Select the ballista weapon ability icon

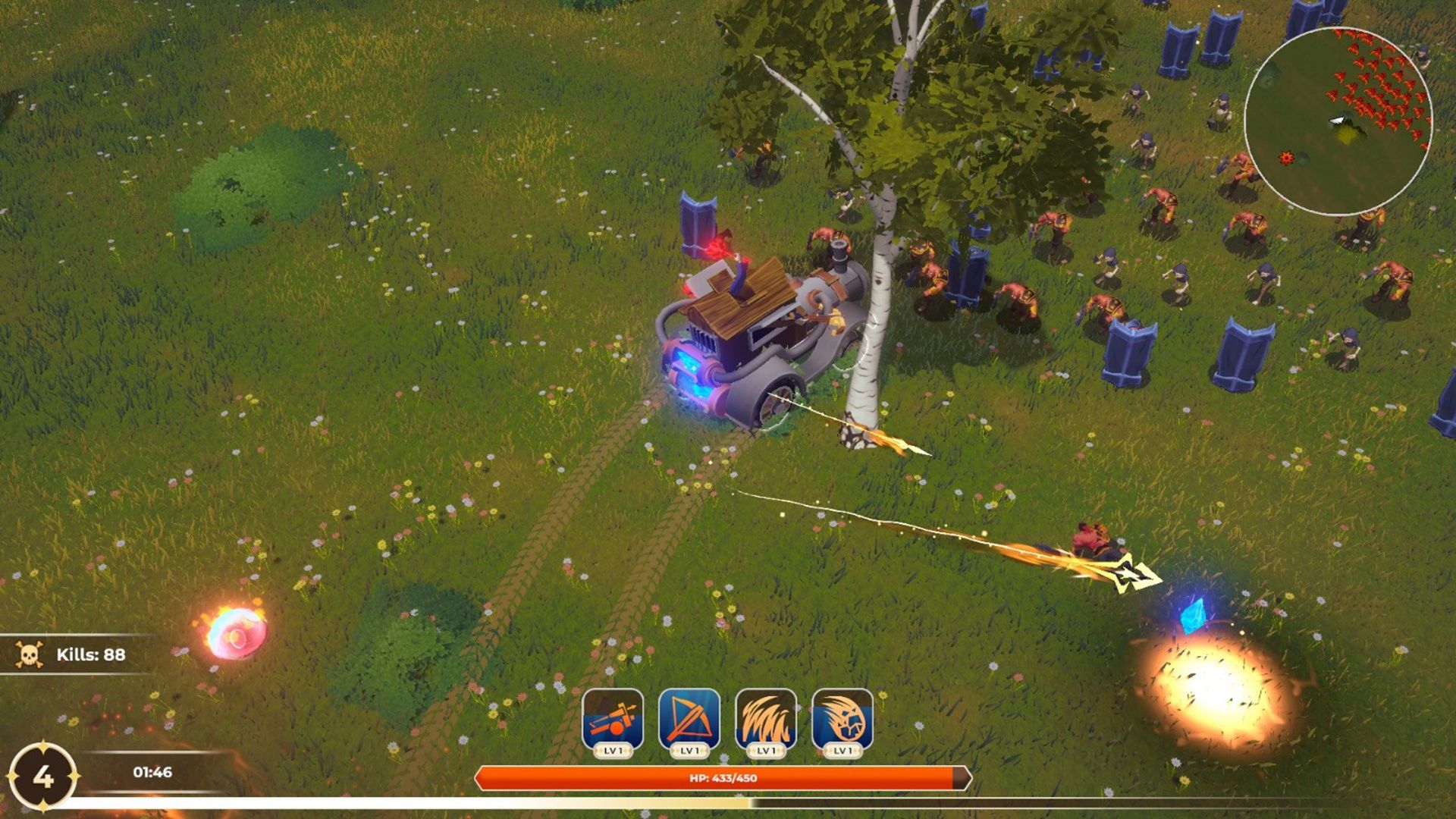pyautogui.click(x=613, y=719)
